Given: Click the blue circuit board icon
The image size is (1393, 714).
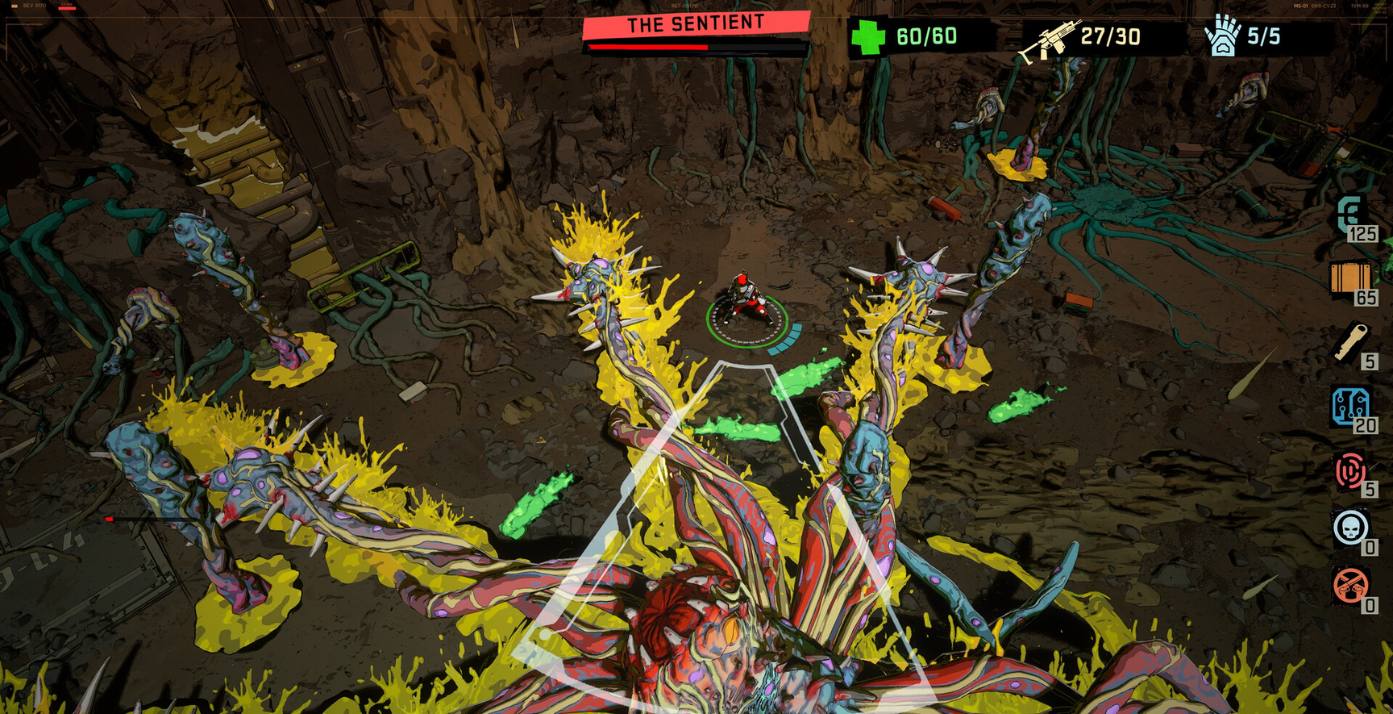Looking at the screenshot, I should tap(1350, 405).
